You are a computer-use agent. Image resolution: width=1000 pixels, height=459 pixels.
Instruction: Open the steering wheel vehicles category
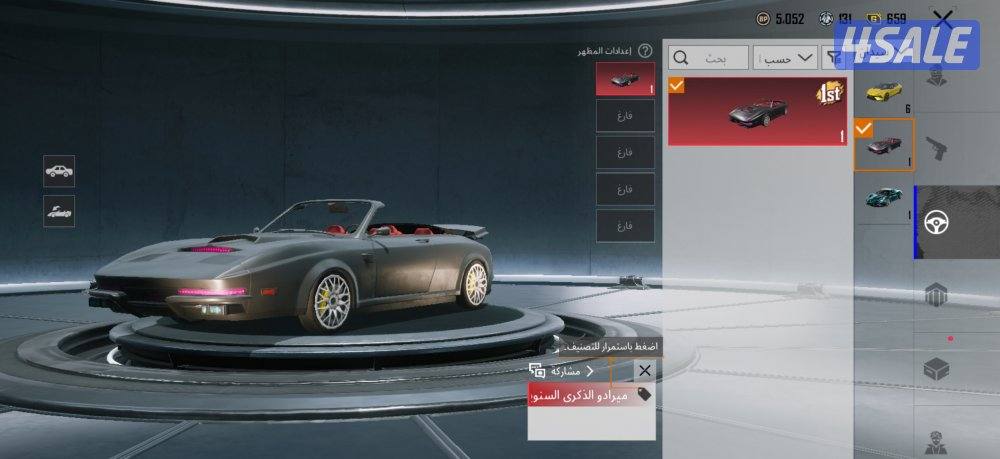[x=937, y=222]
